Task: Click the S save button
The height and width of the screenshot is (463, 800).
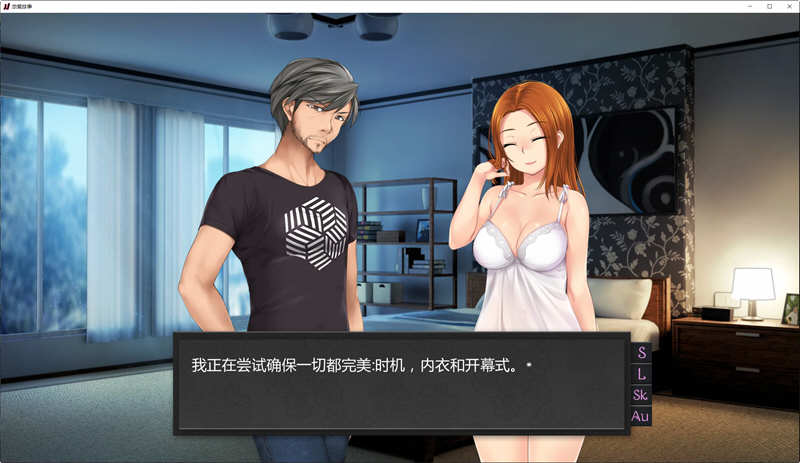Action: click(641, 353)
